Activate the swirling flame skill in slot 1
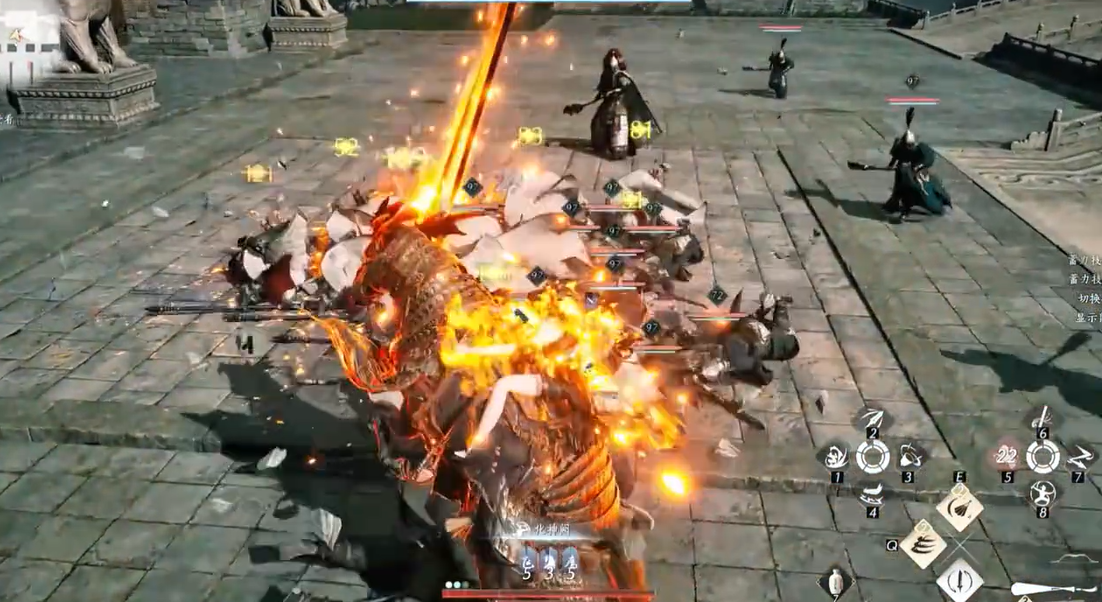Viewport: 1102px width, 602px height. point(835,457)
